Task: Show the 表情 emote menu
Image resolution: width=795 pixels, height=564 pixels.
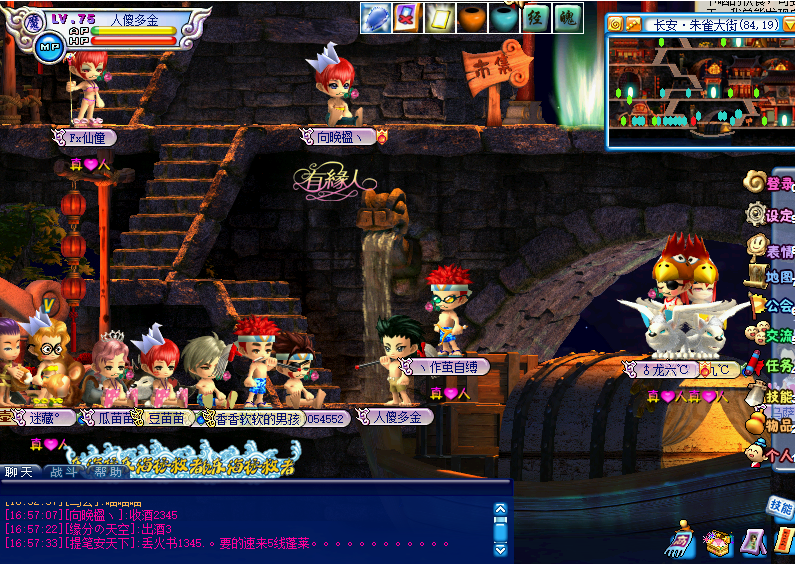Action: [x=769, y=246]
